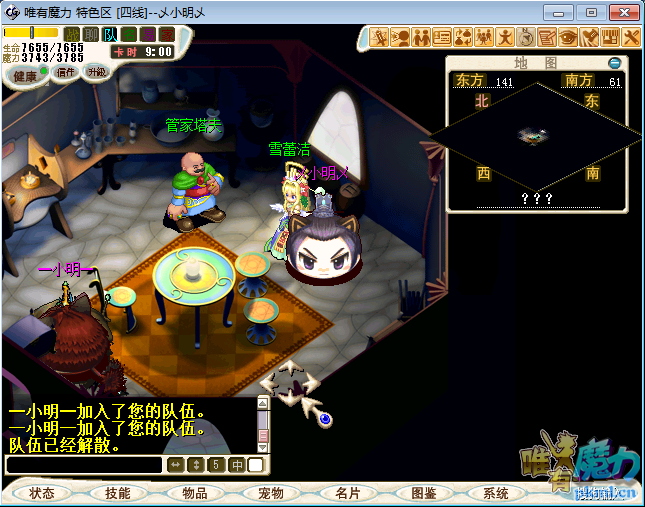Open the 系统 system menu
This screenshot has width=645, height=507.
pos(496,493)
